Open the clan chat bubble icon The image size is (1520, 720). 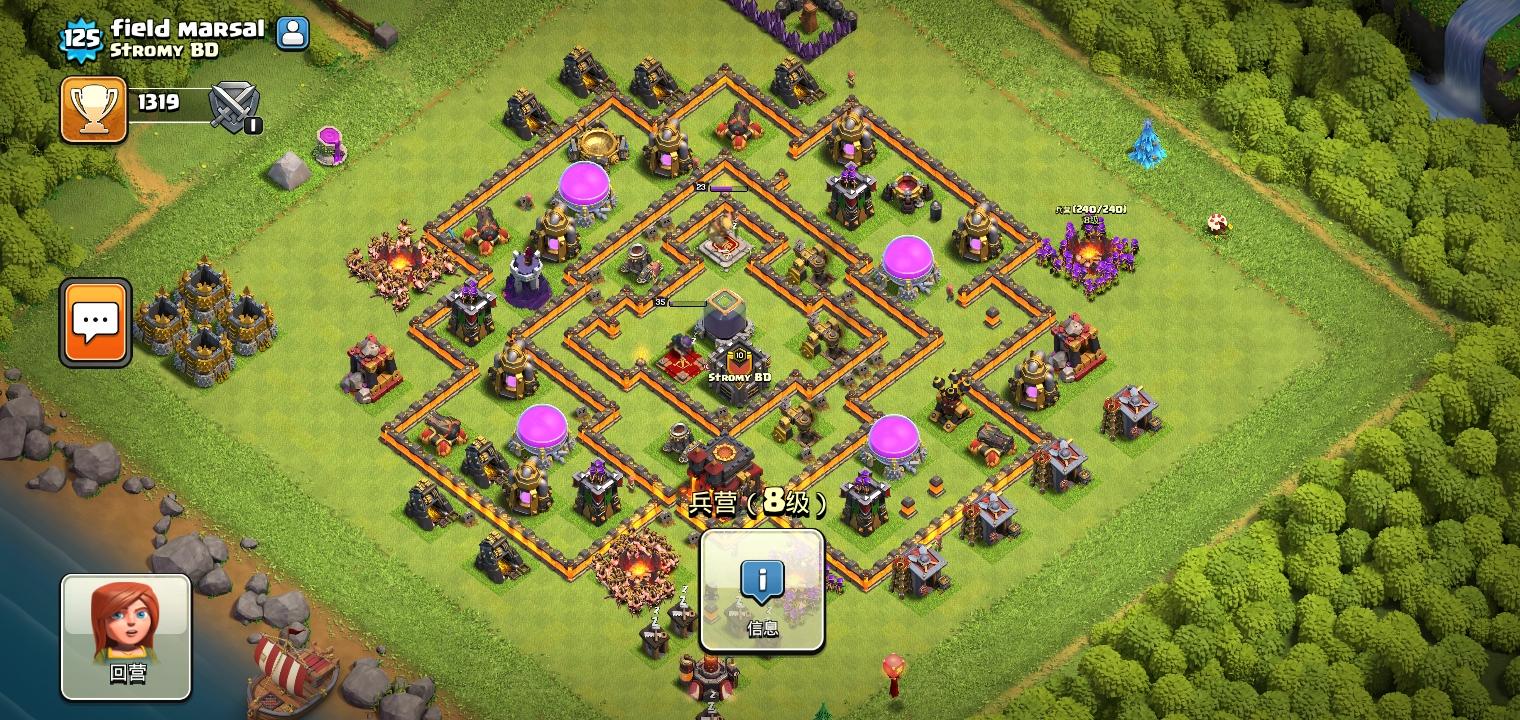94,321
